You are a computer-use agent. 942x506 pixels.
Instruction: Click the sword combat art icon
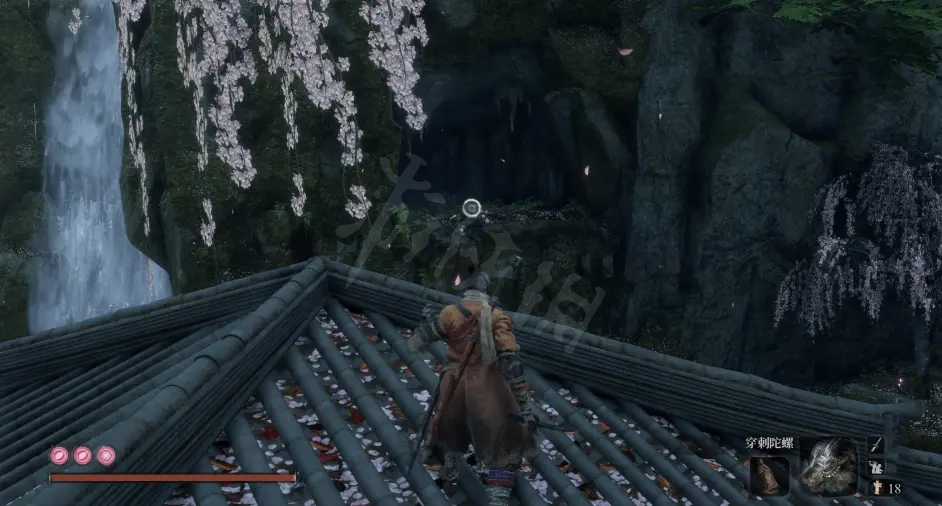877,444
